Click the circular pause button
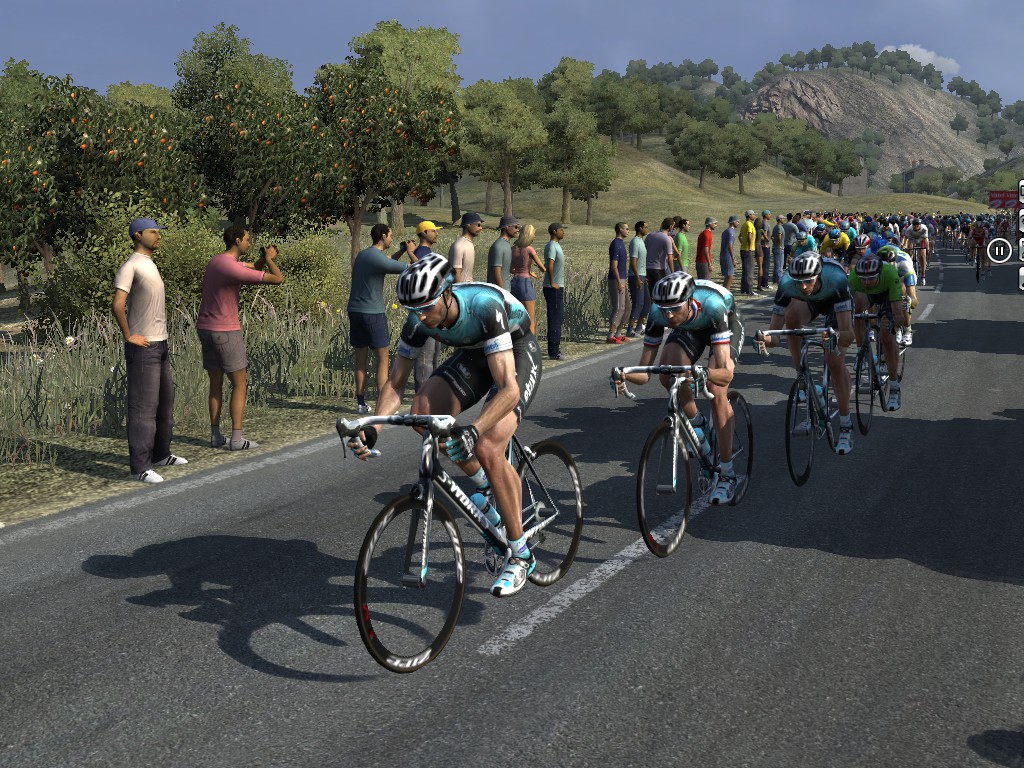This screenshot has width=1024, height=768. coord(999,250)
